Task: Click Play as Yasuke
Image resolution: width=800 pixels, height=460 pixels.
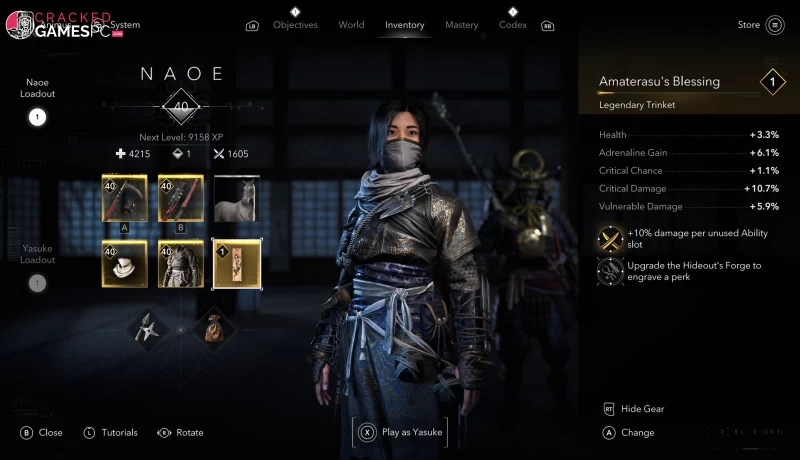Action: pos(400,432)
